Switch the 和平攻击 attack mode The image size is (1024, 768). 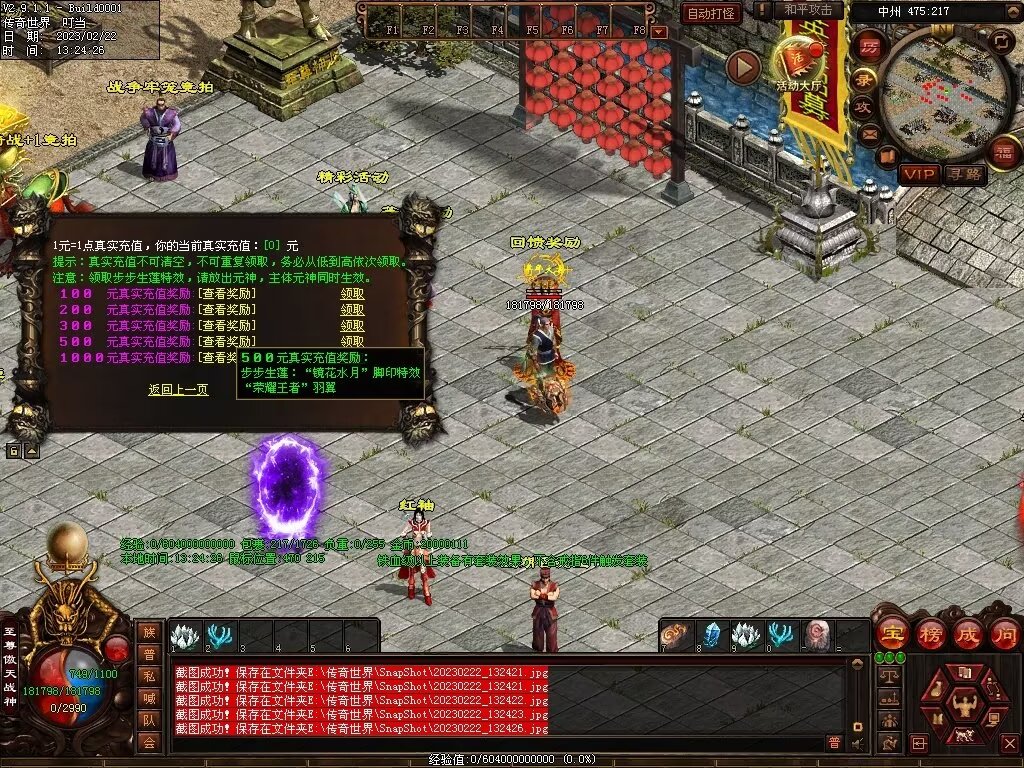click(x=808, y=10)
